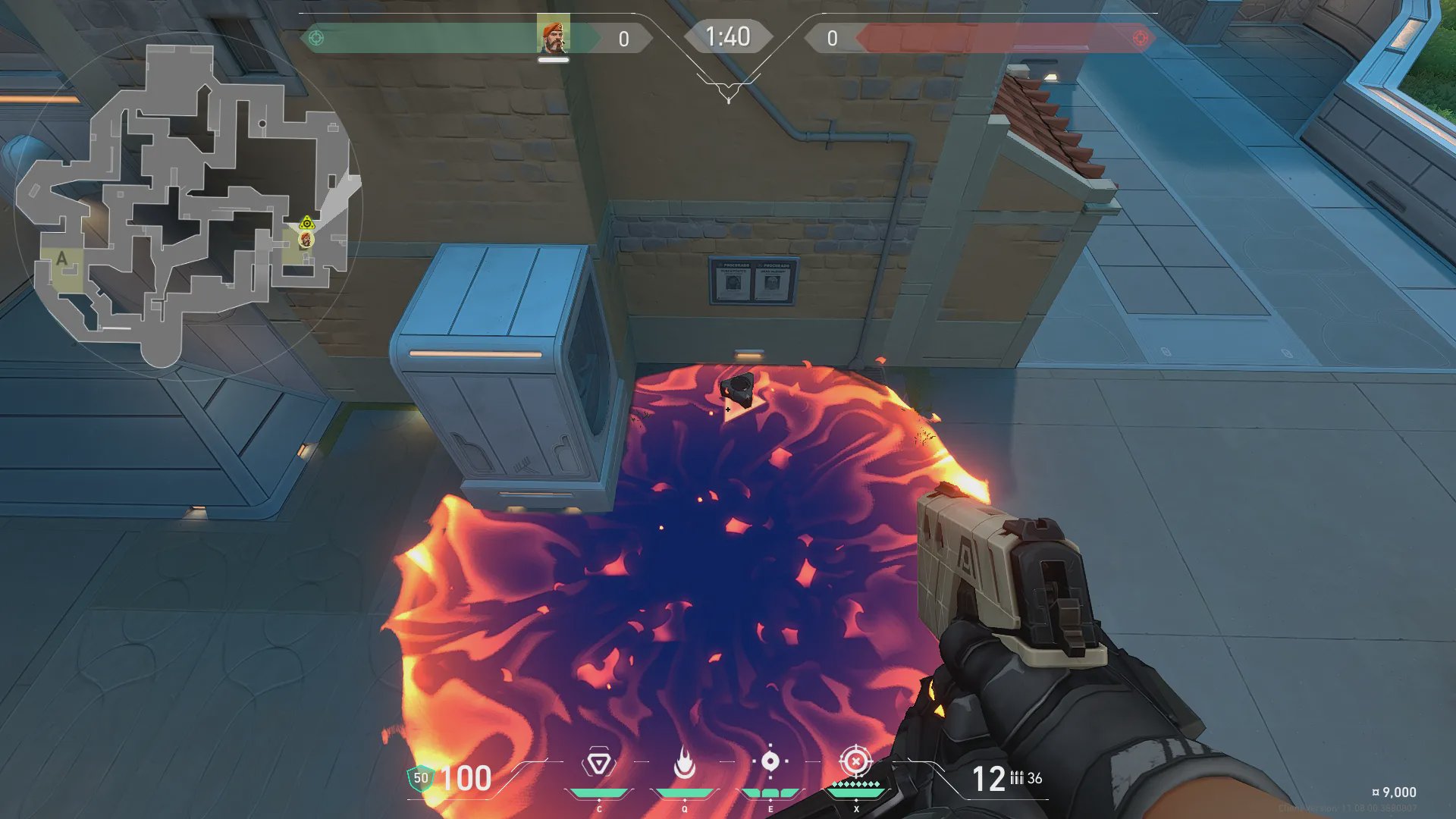Activate the Orbital Strike ultimate icon
The width and height of the screenshot is (1456, 819).
pyautogui.click(x=855, y=761)
